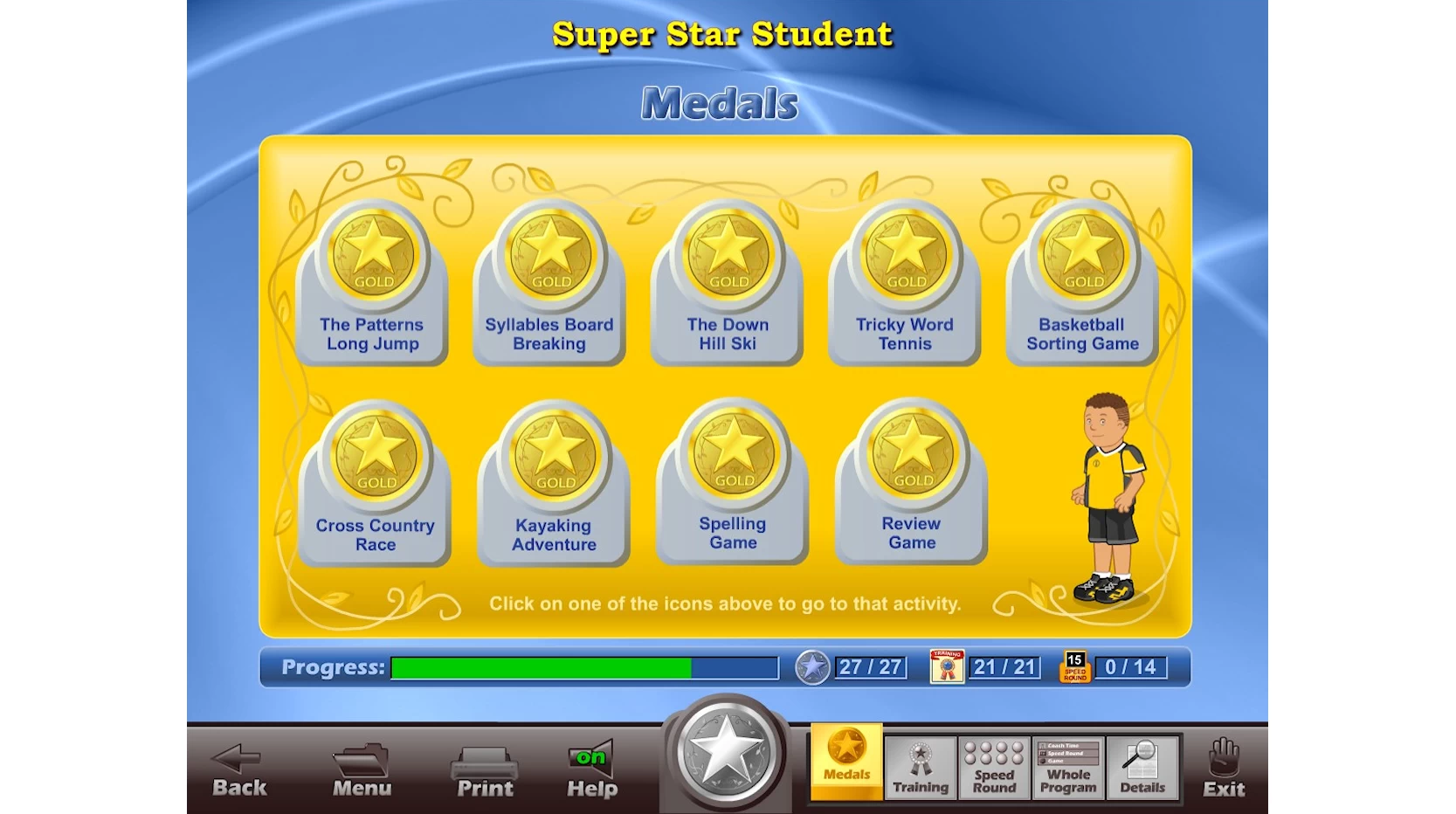Open The Patterns Long Jump activity
Image resolution: width=1456 pixels, height=814 pixels.
[x=373, y=281]
